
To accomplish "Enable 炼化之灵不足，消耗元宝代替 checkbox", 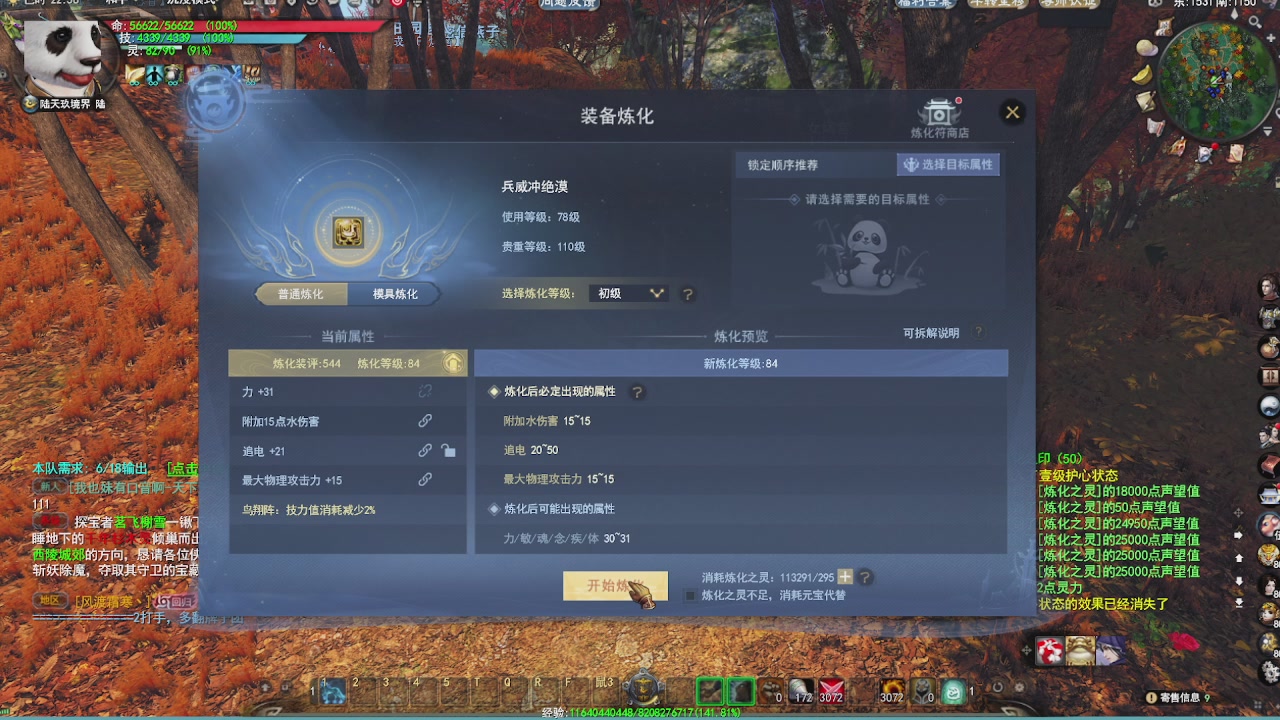I will [x=690, y=595].
